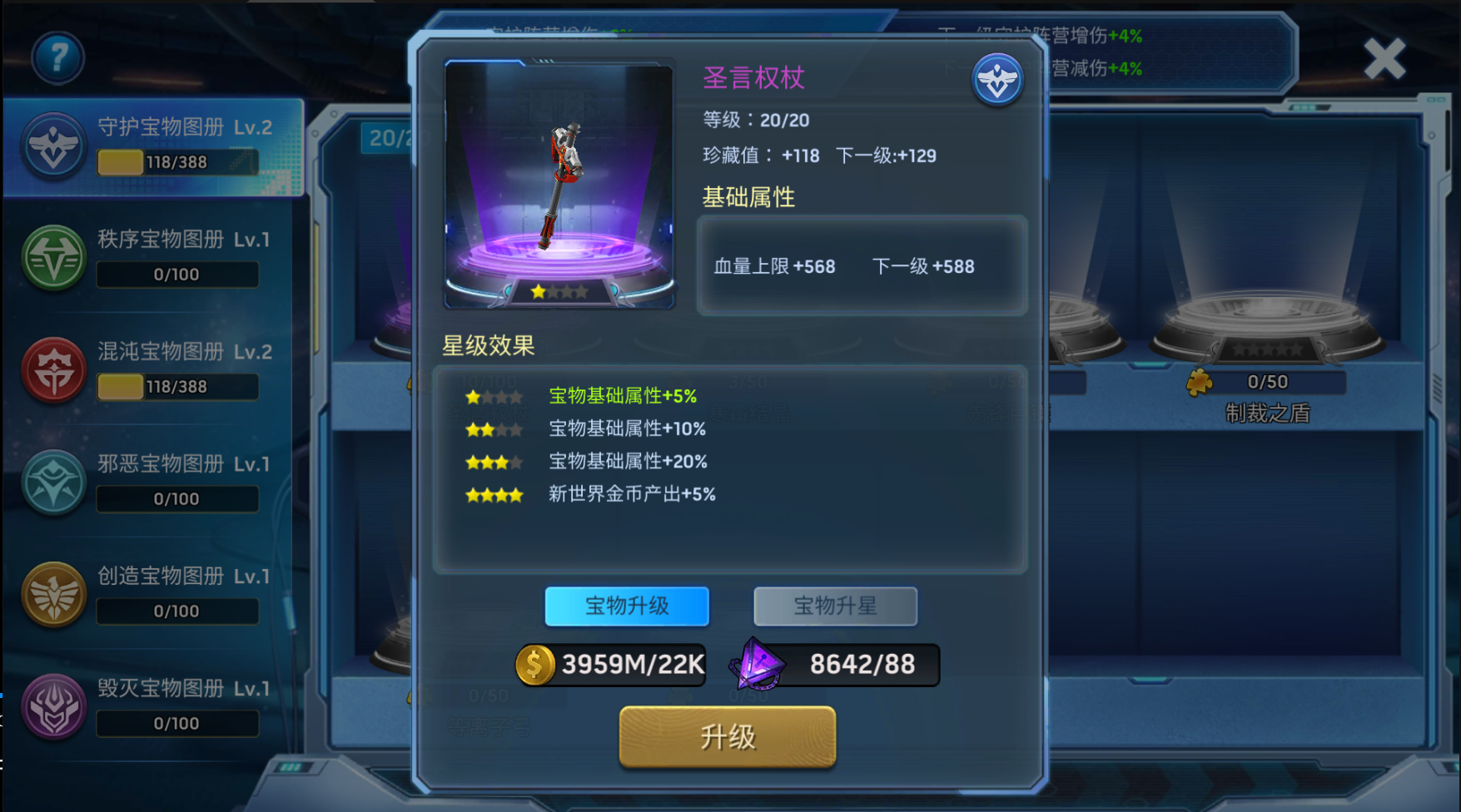Open the question mark help
This screenshot has width=1461, height=812.
click(57, 57)
